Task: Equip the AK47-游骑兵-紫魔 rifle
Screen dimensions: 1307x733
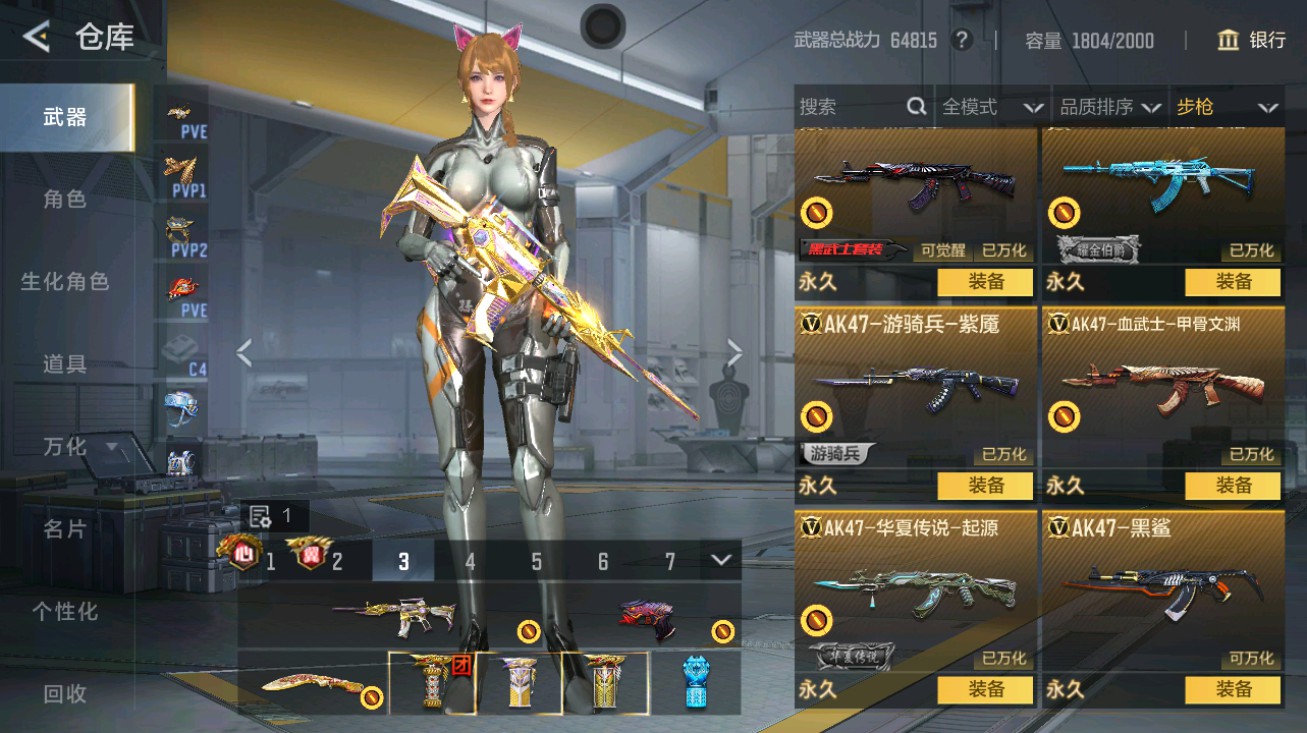Action: tap(985, 487)
